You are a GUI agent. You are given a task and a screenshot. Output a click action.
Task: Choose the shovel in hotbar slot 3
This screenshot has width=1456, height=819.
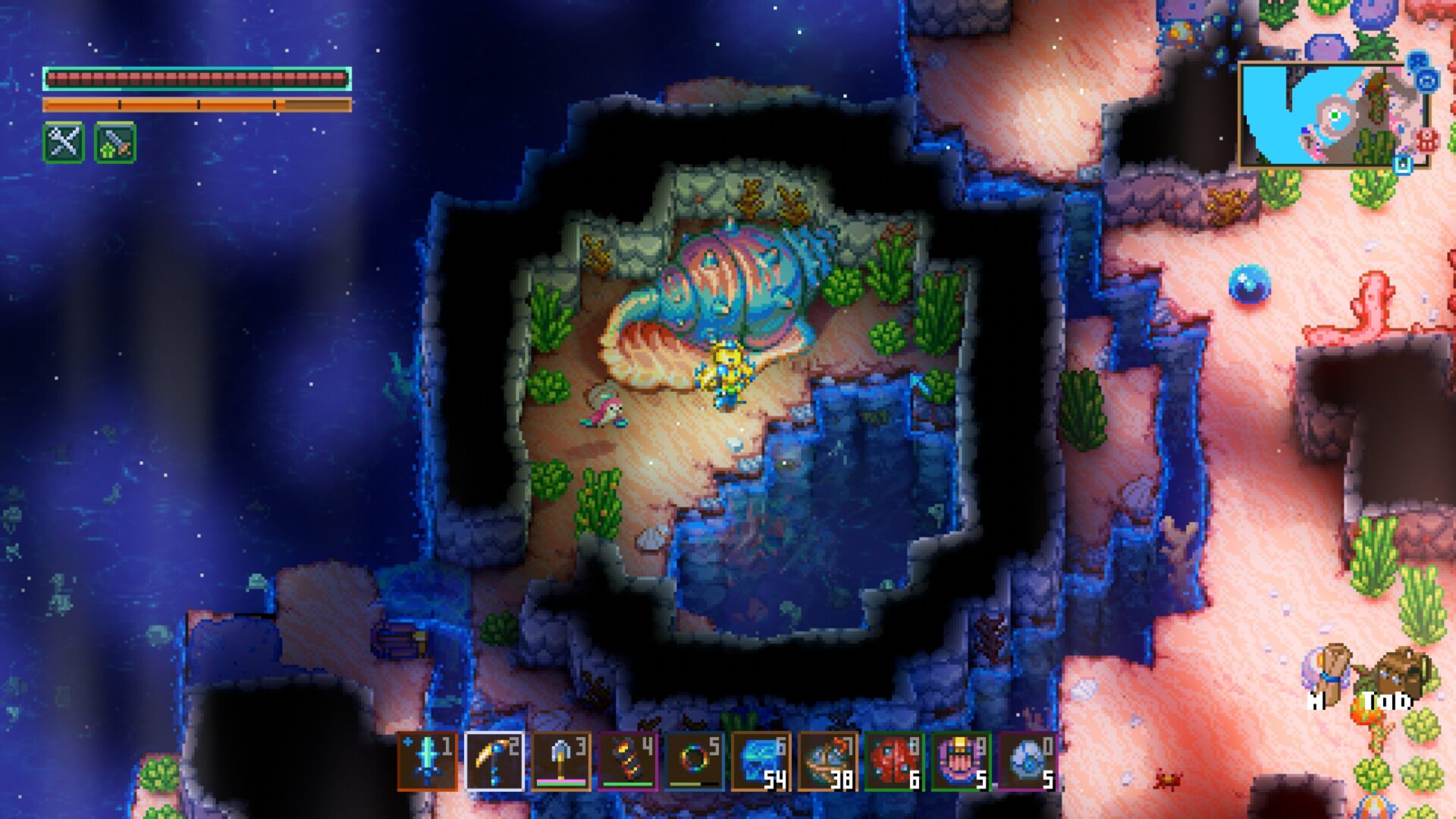[x=560, y=761]
